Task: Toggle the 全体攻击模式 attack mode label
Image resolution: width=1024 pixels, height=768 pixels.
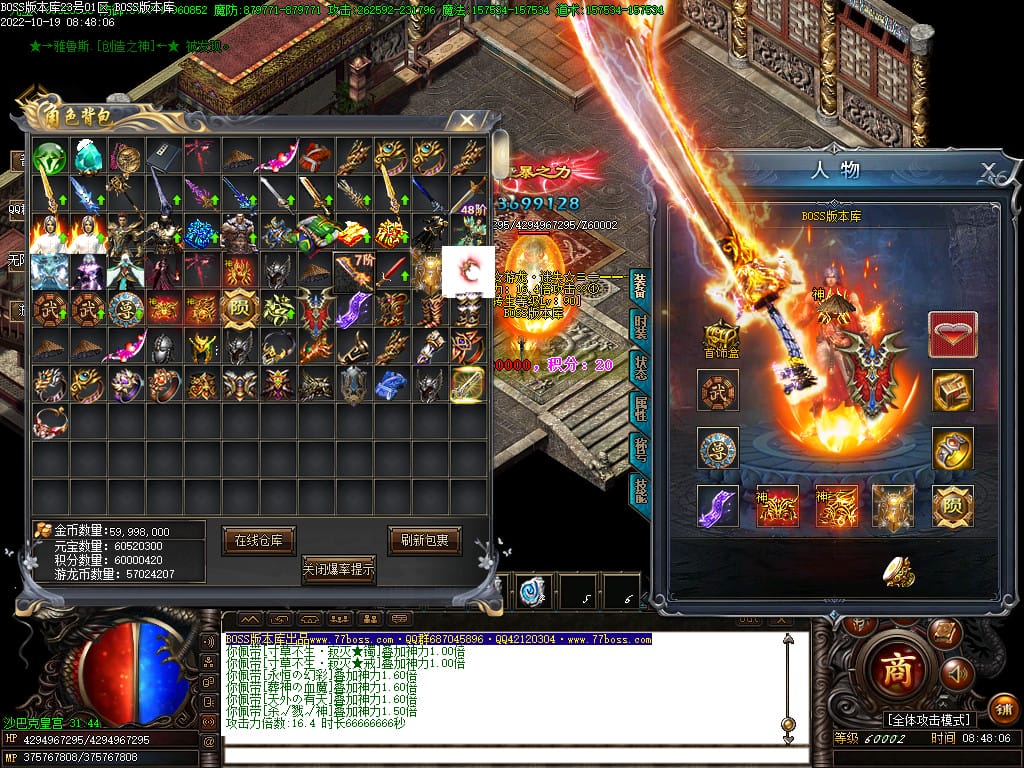Action: point(928,719)
